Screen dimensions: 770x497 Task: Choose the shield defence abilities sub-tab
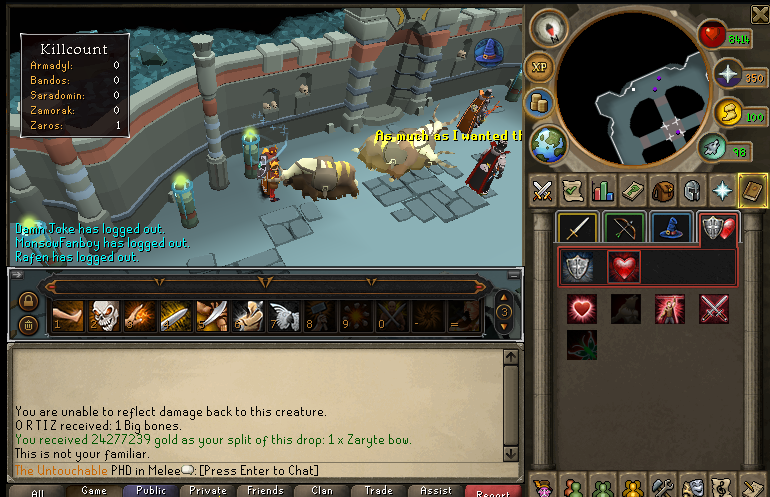pos(580,266)
